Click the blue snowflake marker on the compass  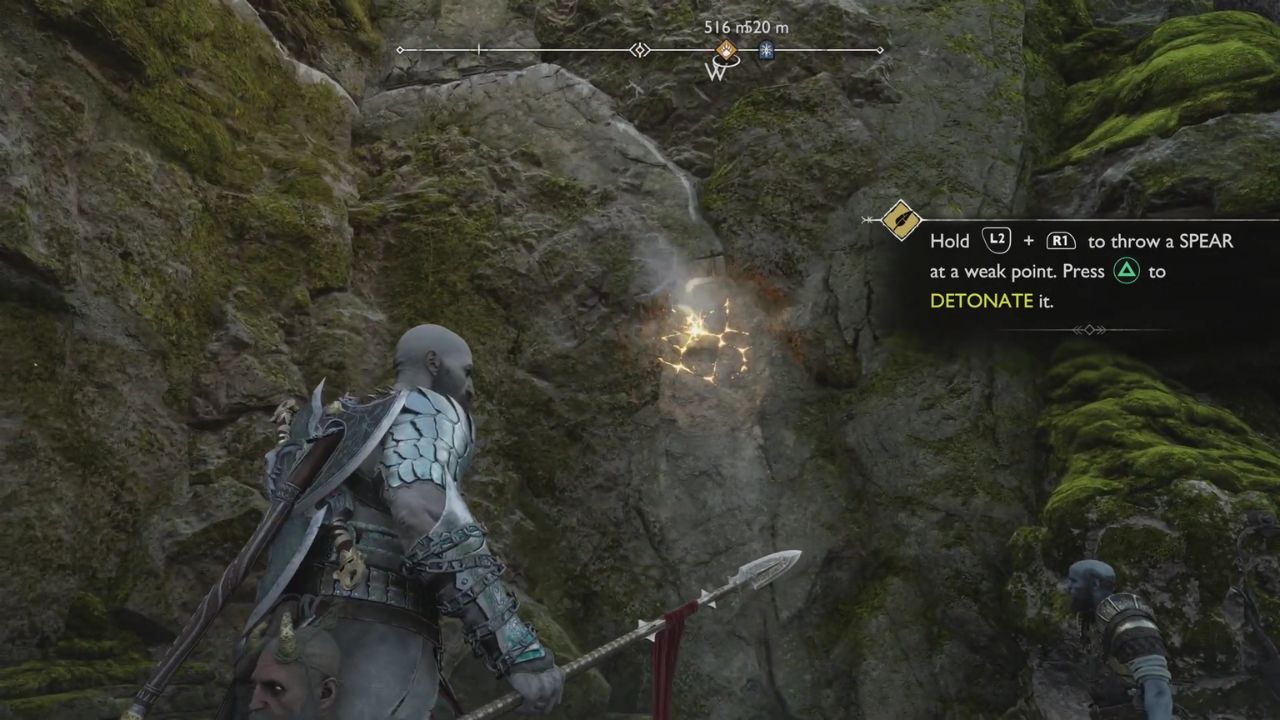(x=766, y=50)
